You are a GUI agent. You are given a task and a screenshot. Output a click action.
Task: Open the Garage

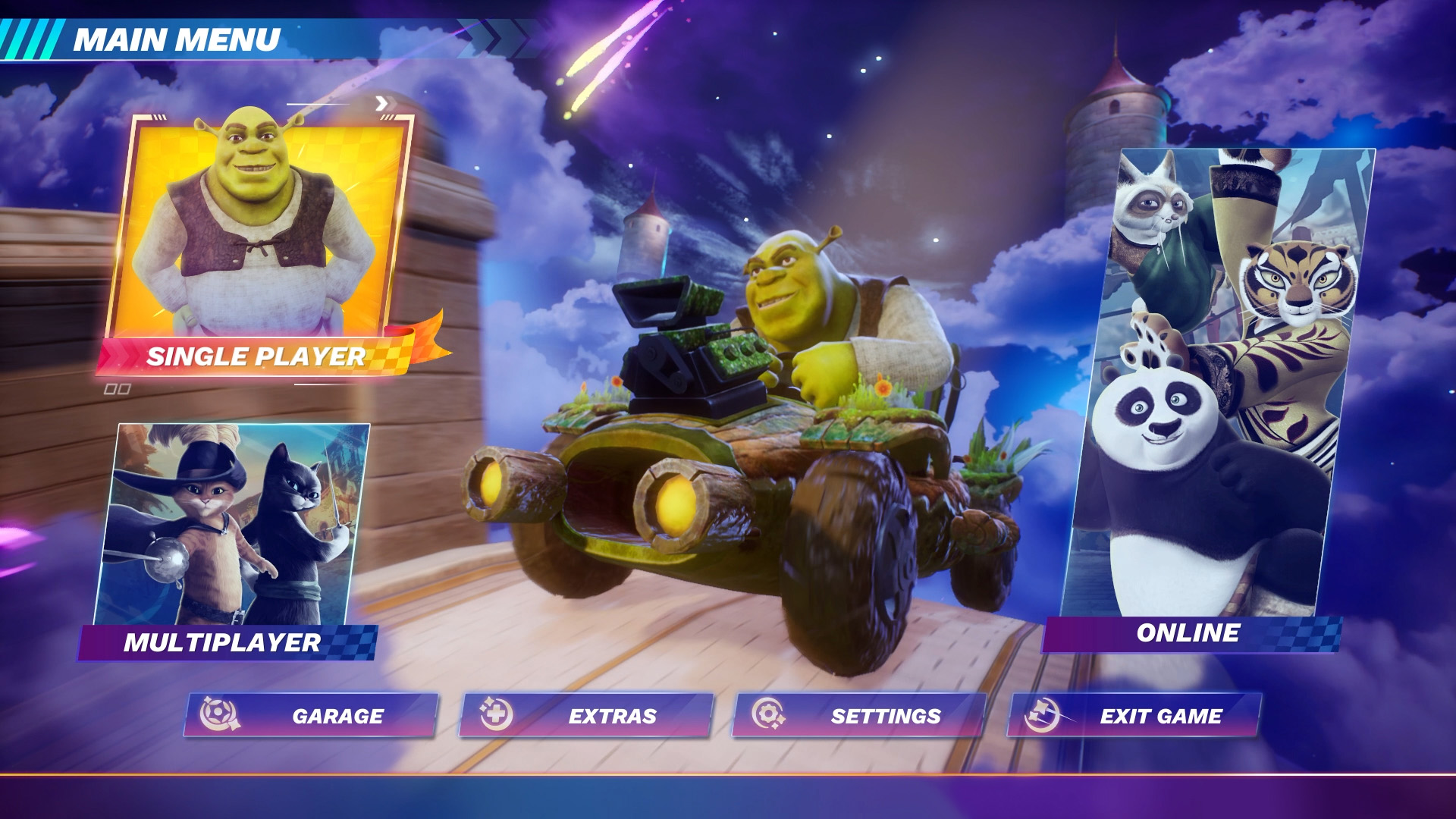[x=311, y=715]
